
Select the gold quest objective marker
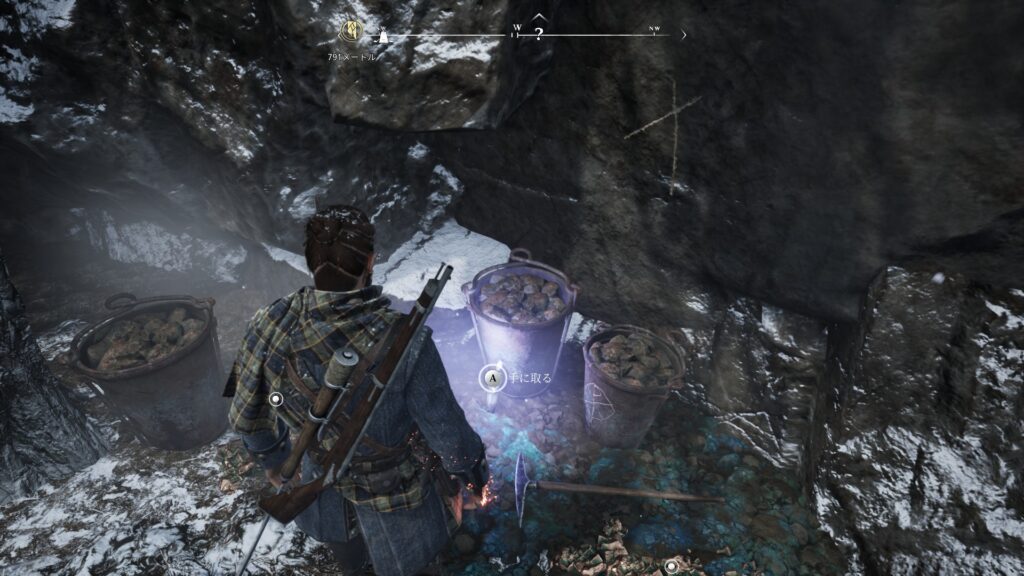pyautogui.click(x=350, y=31)
